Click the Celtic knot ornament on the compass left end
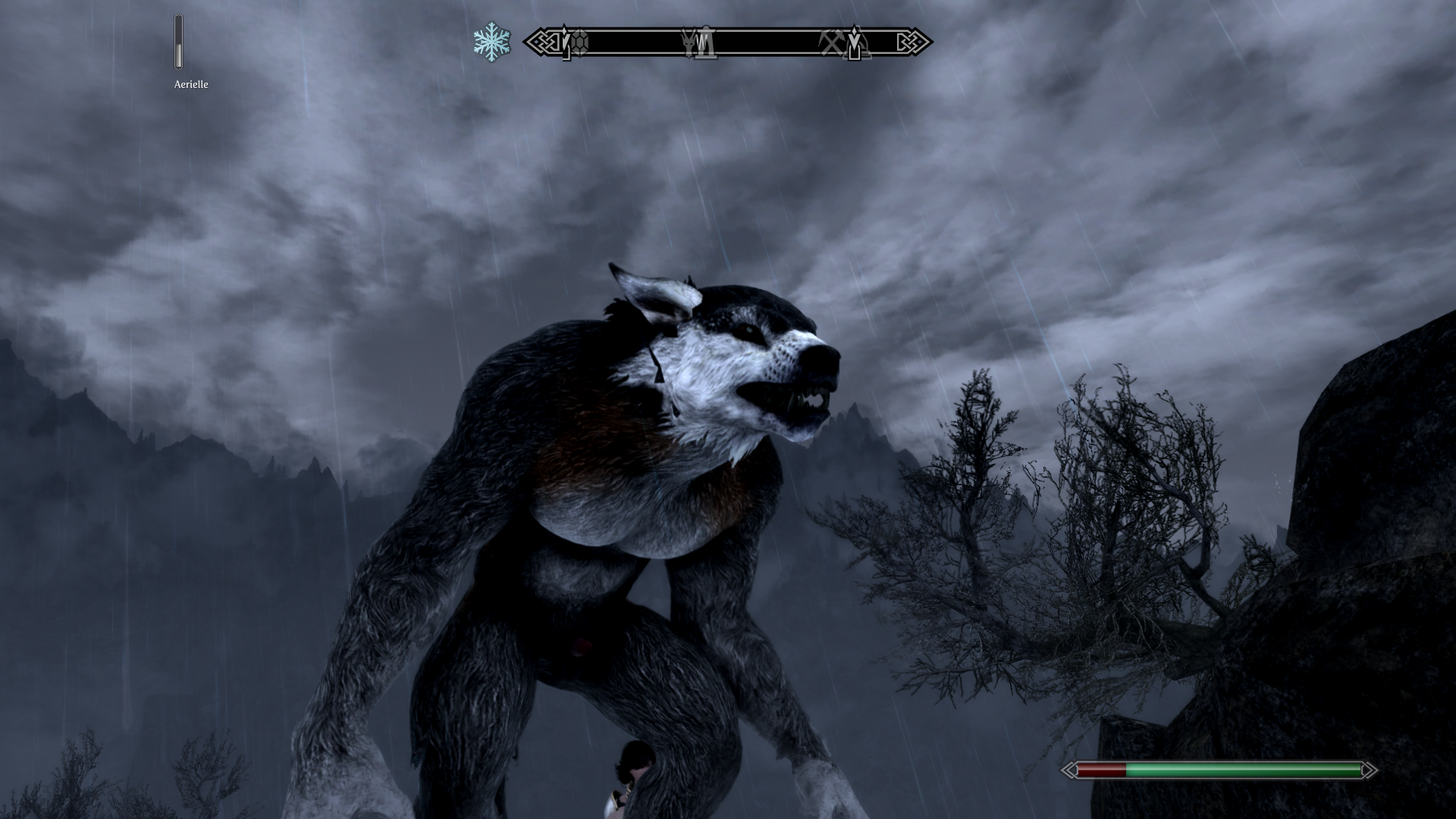Image resolution: width=1456 pixels, height=819 pixels. (x=546, y=42)
